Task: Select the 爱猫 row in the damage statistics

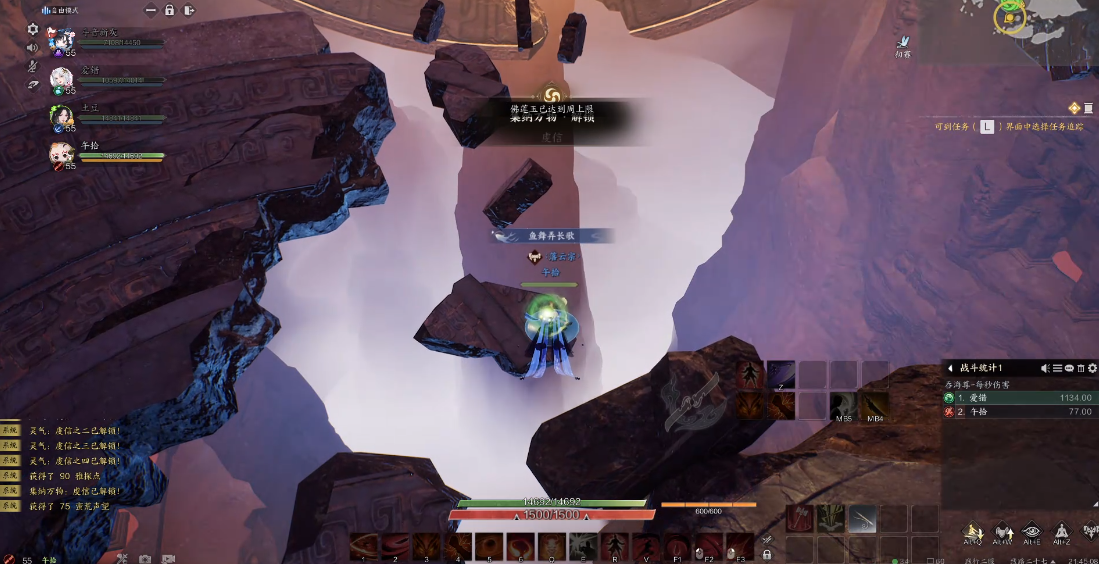Action: click(1018, 397)
